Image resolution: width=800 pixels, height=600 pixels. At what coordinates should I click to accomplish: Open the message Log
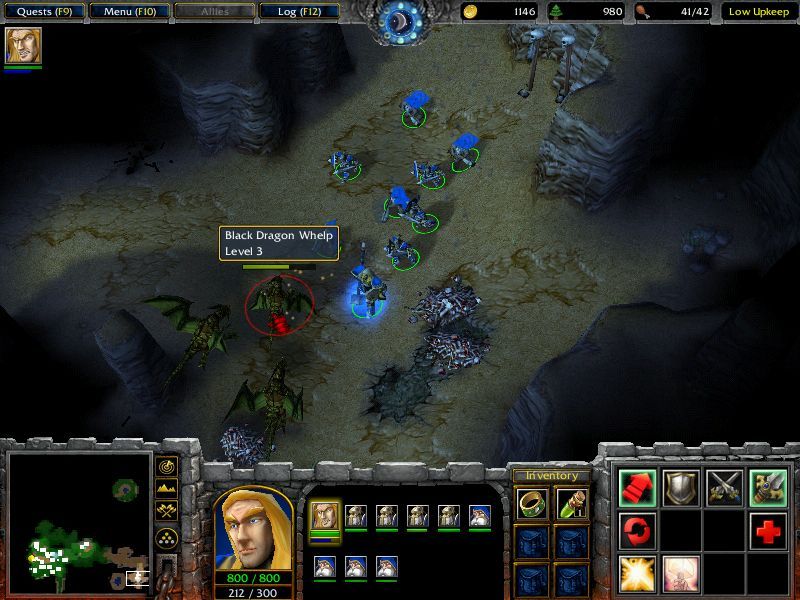pyautogui.click(x=298, y=12)
